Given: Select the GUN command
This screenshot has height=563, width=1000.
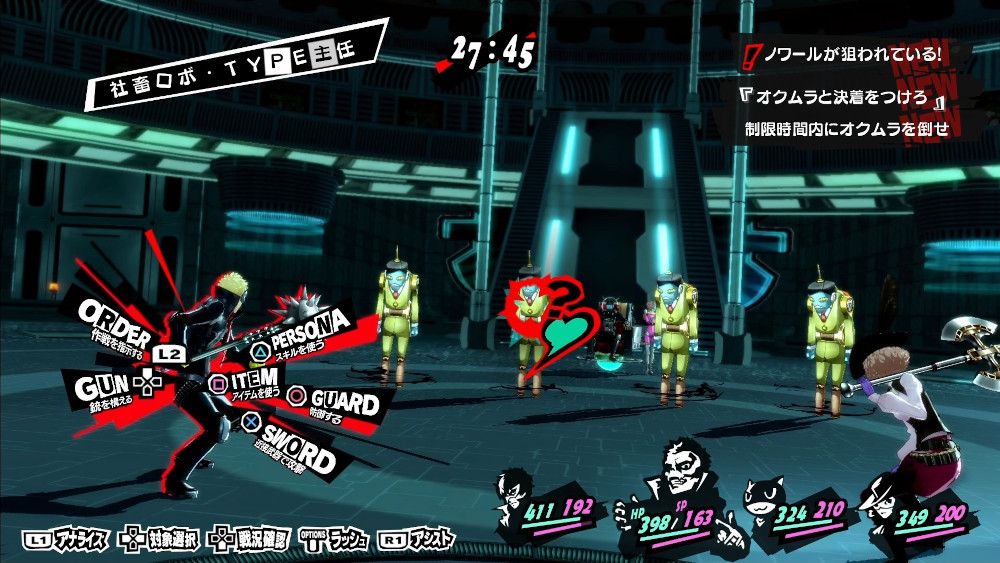Looking at the screenshot, I should 105,384.
